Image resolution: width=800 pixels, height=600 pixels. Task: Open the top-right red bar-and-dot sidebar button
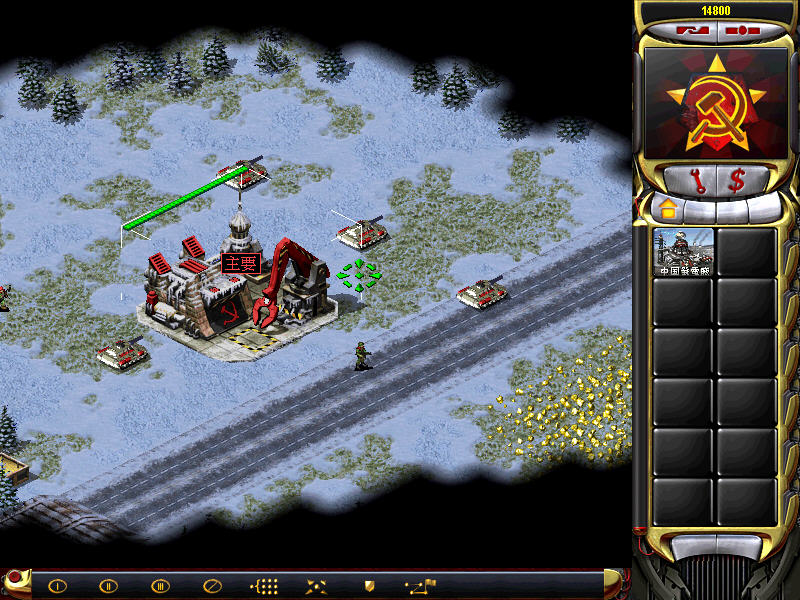[741, 30]
